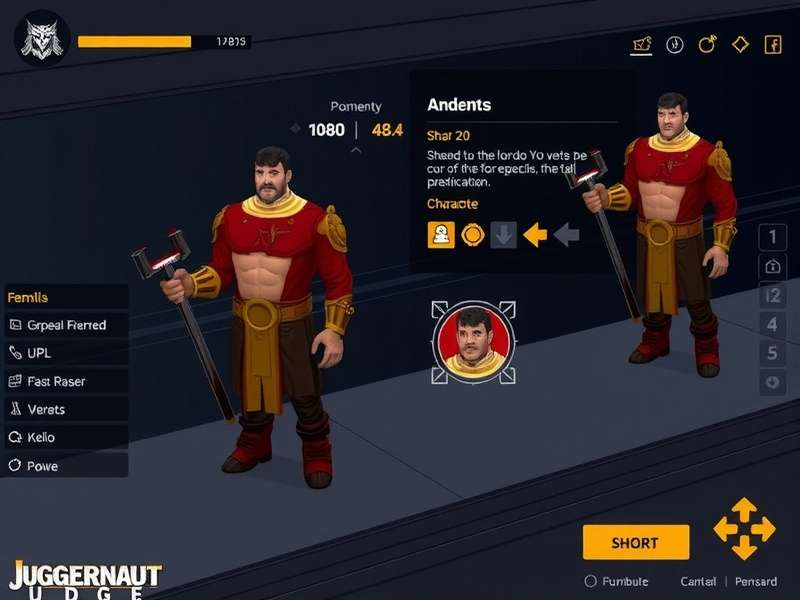Click the orange left arrow in Andents panel
The image size is (800, 600).
(536, 235)
